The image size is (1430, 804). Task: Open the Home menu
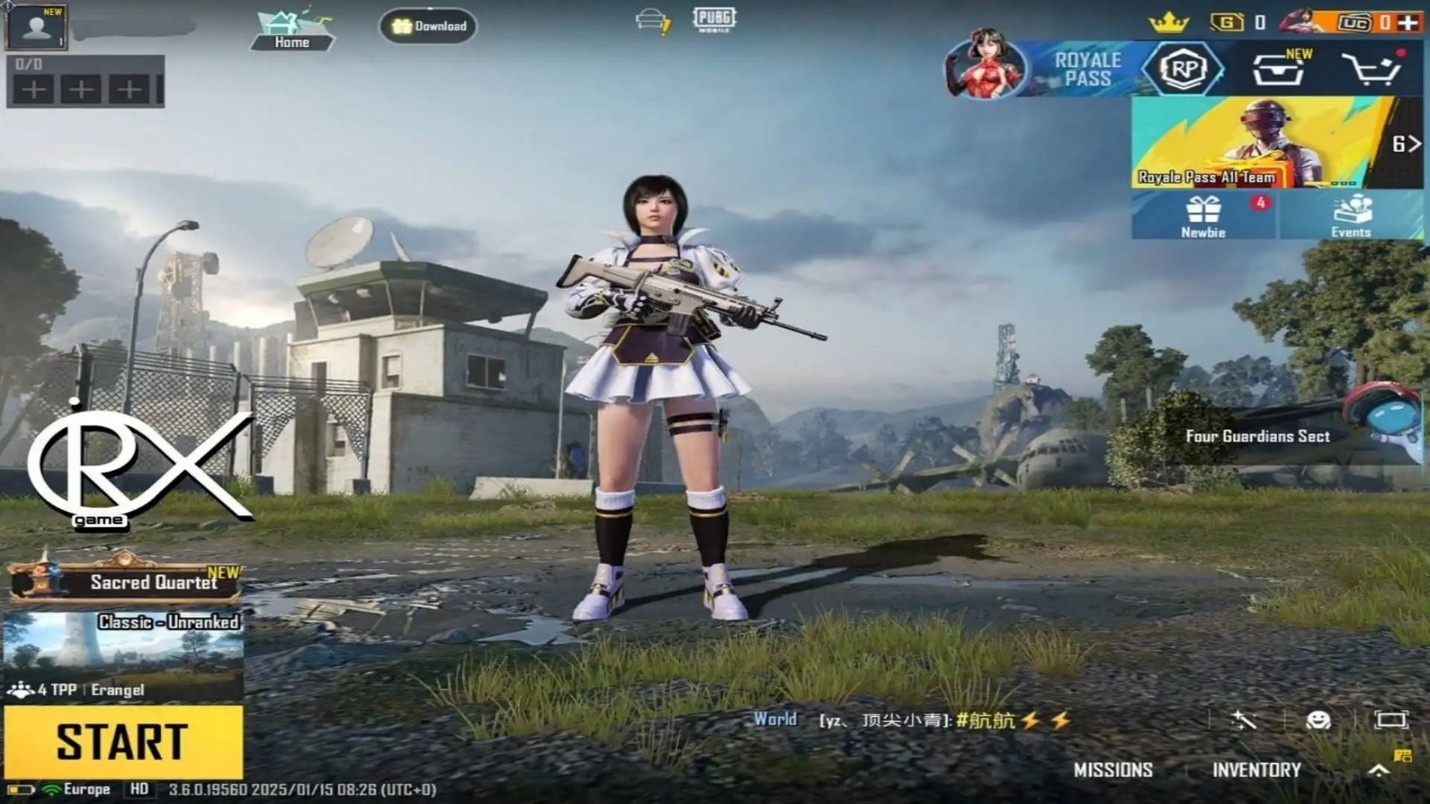coord(291,28)
